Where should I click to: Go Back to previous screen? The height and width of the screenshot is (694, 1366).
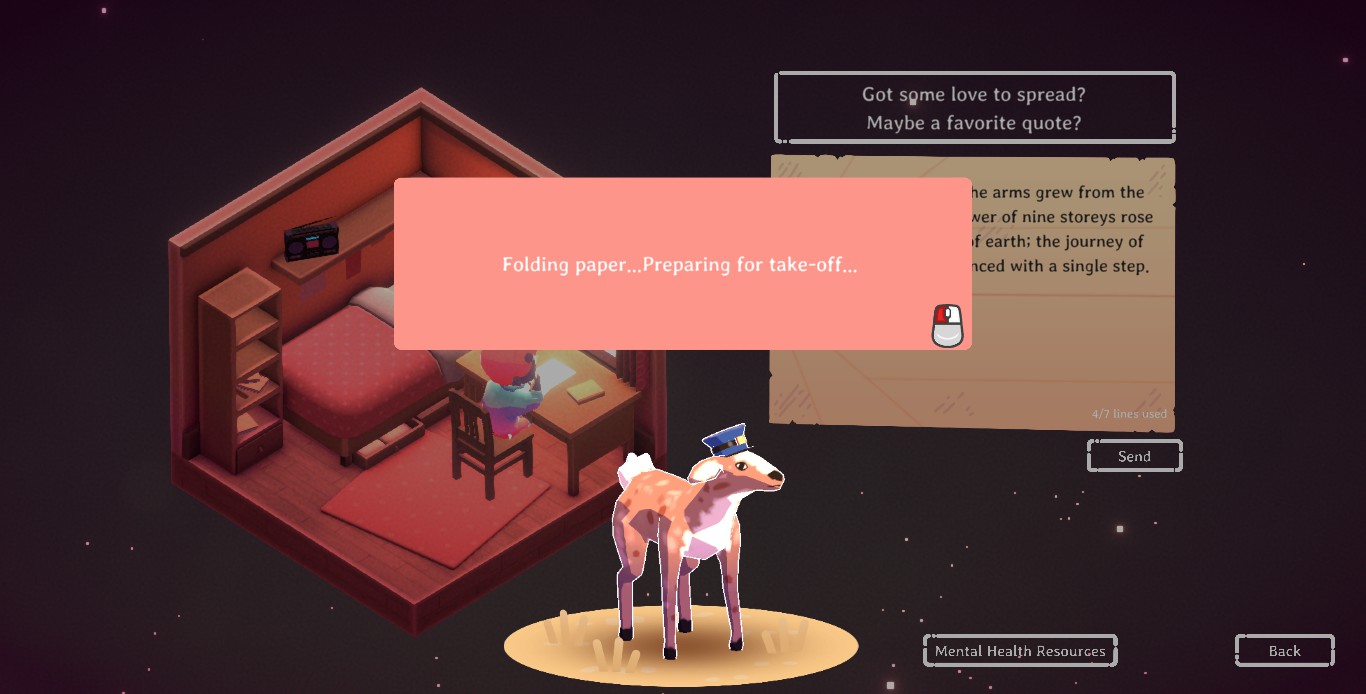coord(1284,651)
